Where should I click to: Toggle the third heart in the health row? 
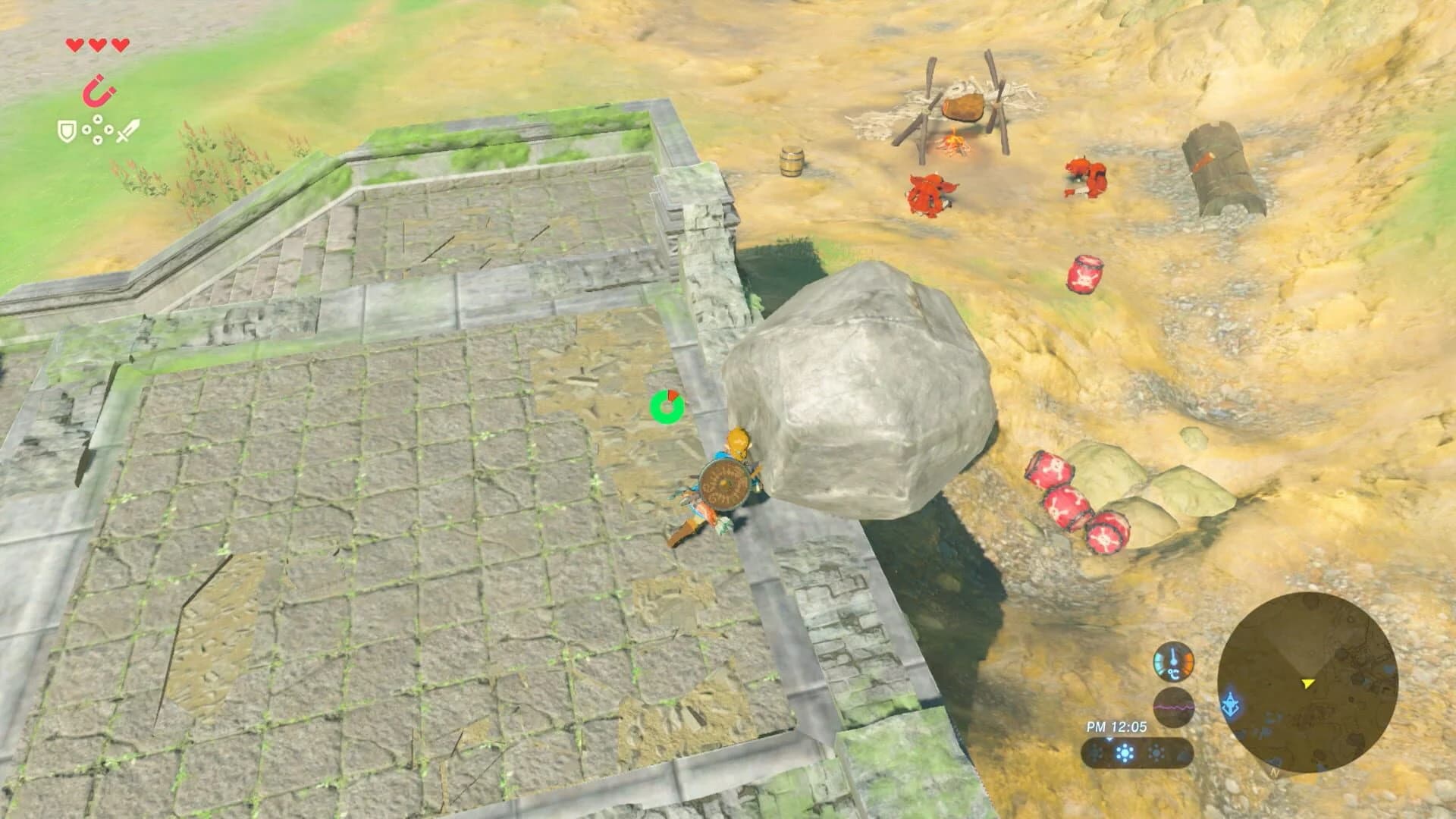[x=119, y=45]
